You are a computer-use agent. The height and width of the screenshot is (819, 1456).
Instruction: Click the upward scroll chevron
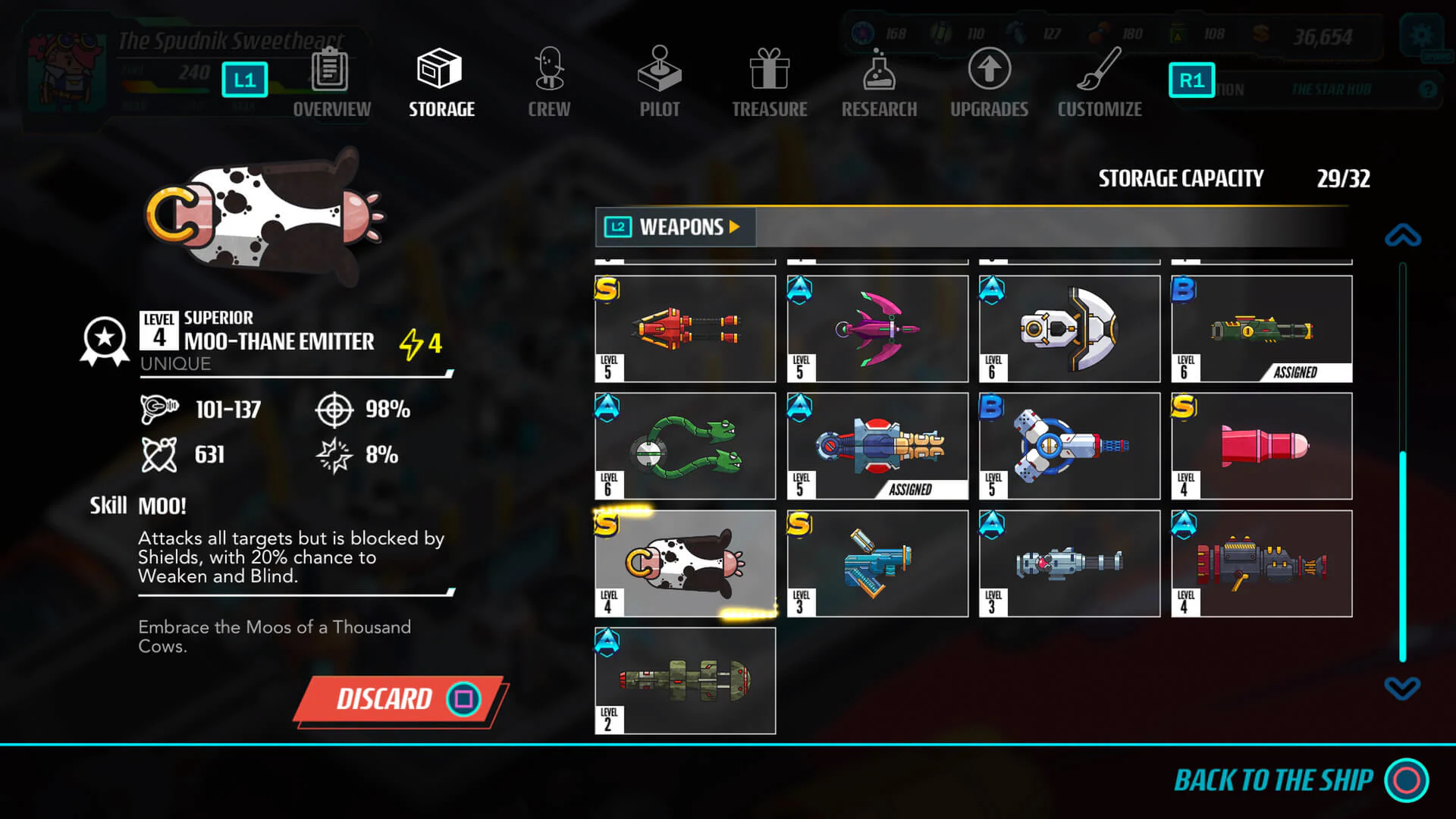pos(1402,235)
